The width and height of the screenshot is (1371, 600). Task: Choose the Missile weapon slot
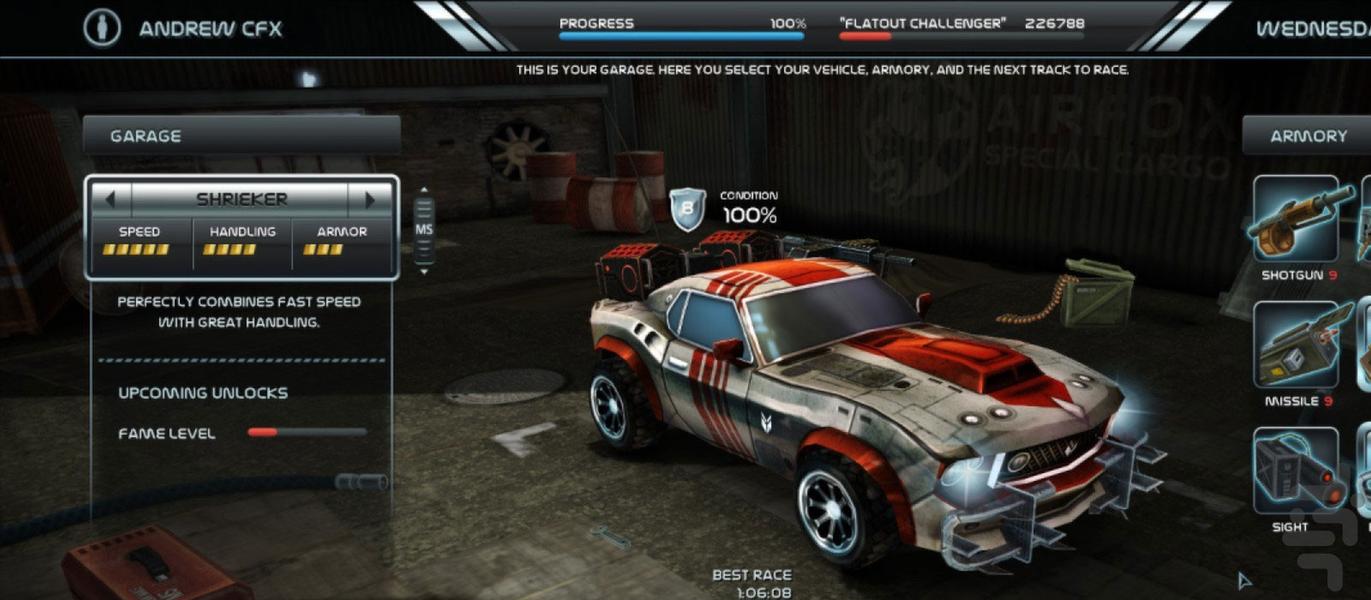(1296, 345)
